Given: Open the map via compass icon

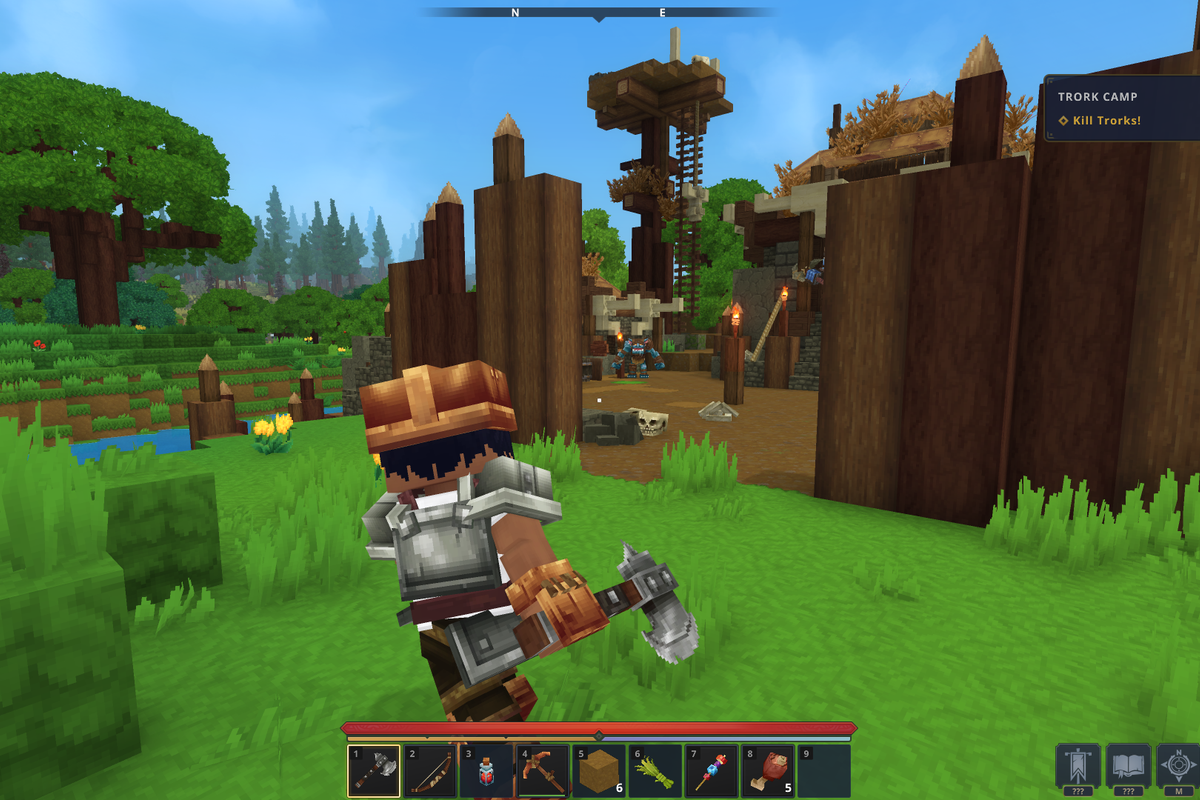Looking at the screenshot, I should (1178, 767).
